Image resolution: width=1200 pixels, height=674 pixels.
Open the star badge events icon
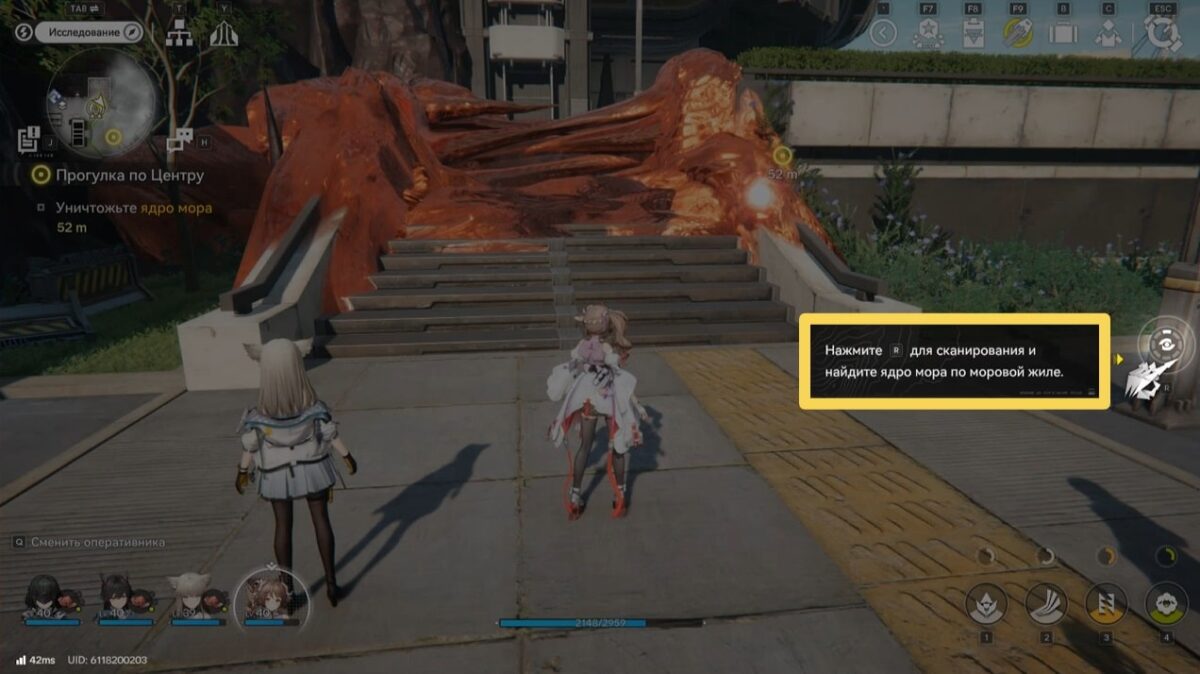[926, 34]
